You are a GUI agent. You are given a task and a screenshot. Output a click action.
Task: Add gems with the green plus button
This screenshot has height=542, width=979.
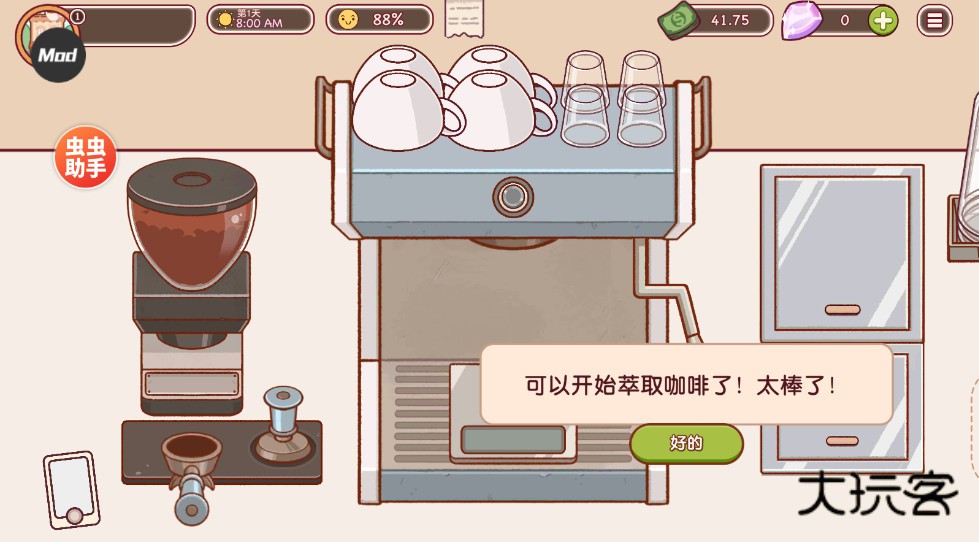click(882, 20)
